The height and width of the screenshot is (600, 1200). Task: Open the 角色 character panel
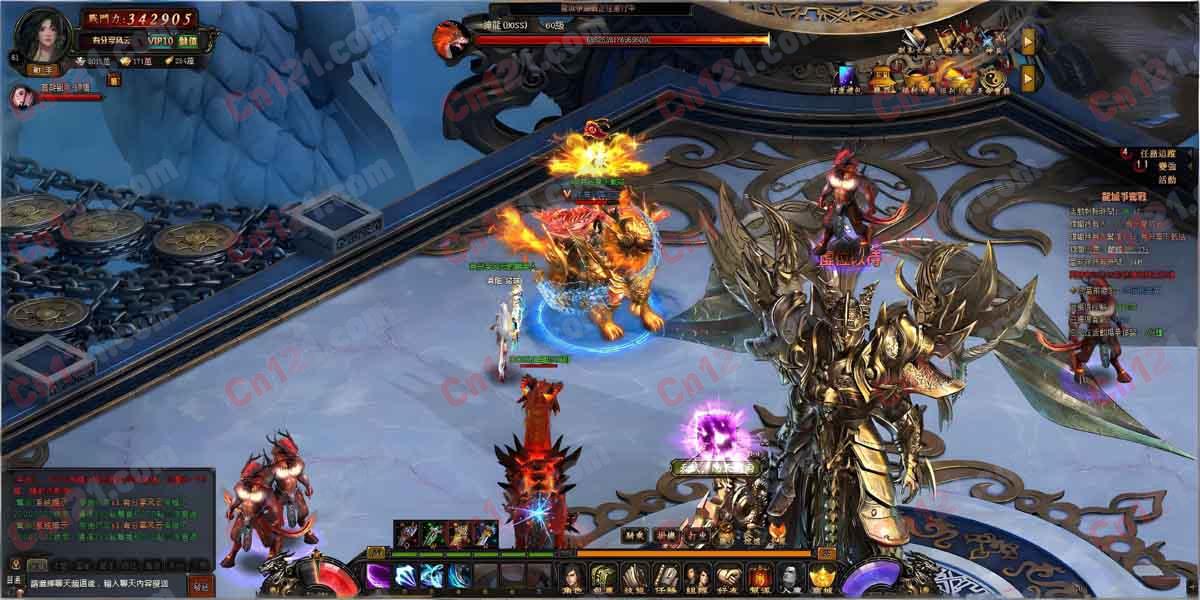tap(572, 577)
